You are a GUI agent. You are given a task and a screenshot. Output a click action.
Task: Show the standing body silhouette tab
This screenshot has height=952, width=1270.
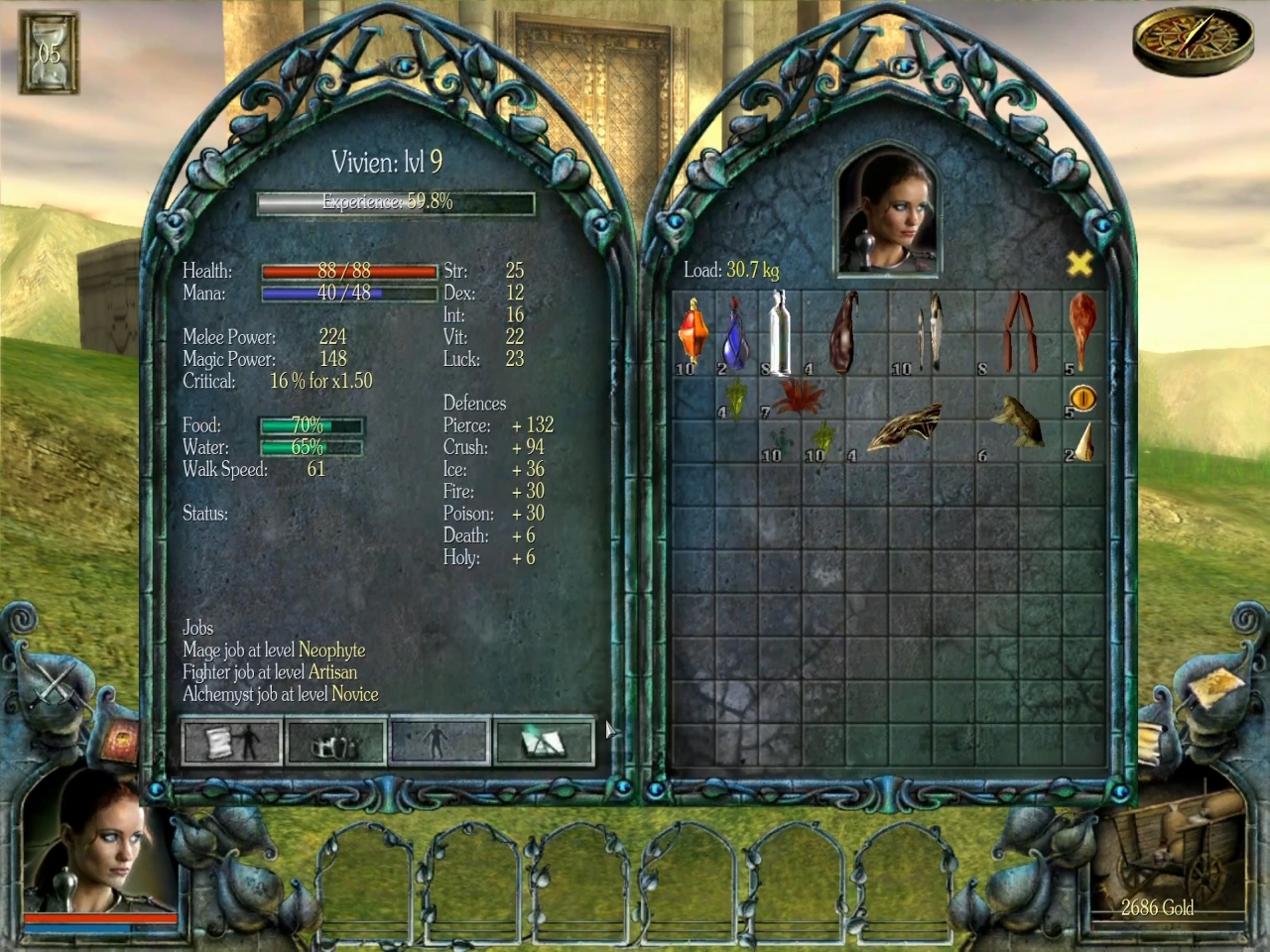[x=440, y=741]
